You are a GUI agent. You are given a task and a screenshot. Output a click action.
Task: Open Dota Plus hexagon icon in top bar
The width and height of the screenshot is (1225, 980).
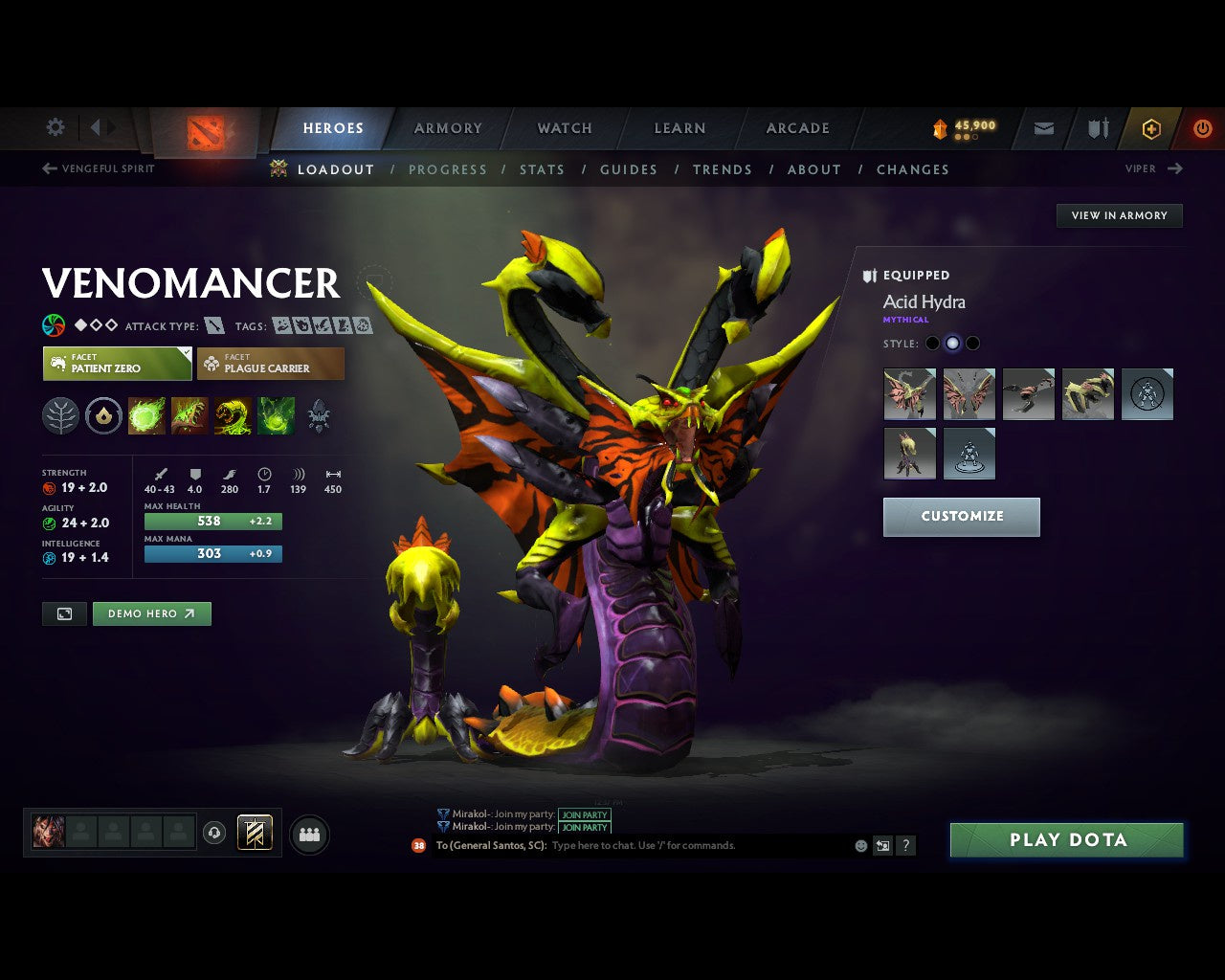pos(1151,128)
